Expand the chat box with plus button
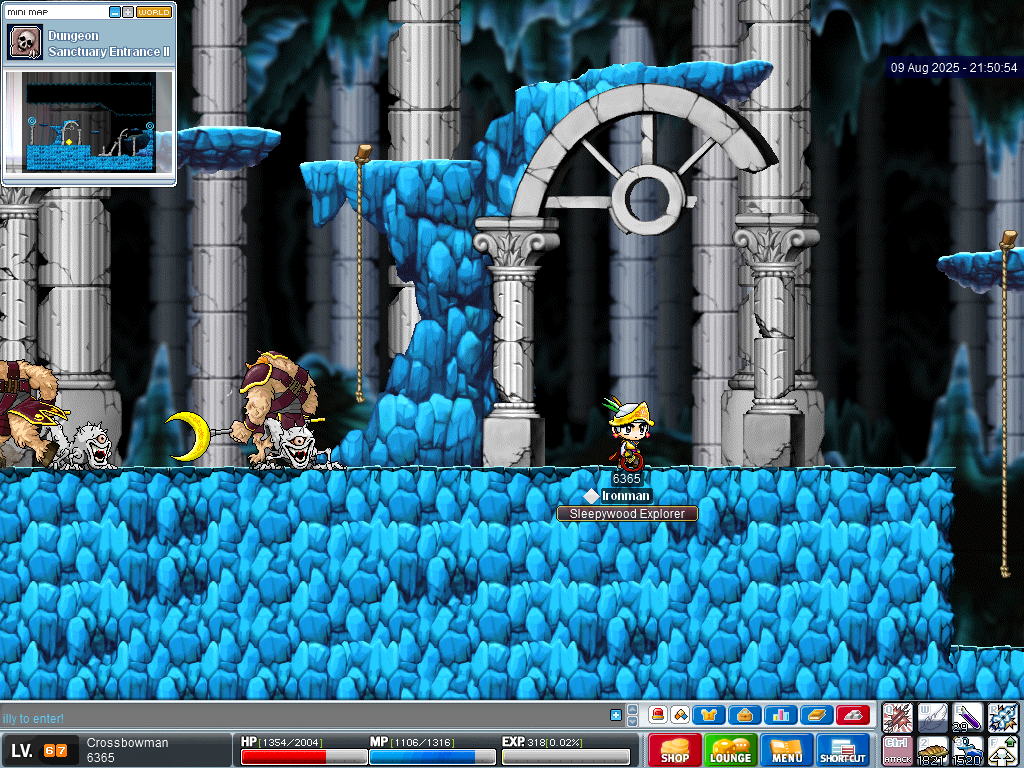Image resolution: width=1024 pixels, height=768 pixels. [x=616, y=715]
